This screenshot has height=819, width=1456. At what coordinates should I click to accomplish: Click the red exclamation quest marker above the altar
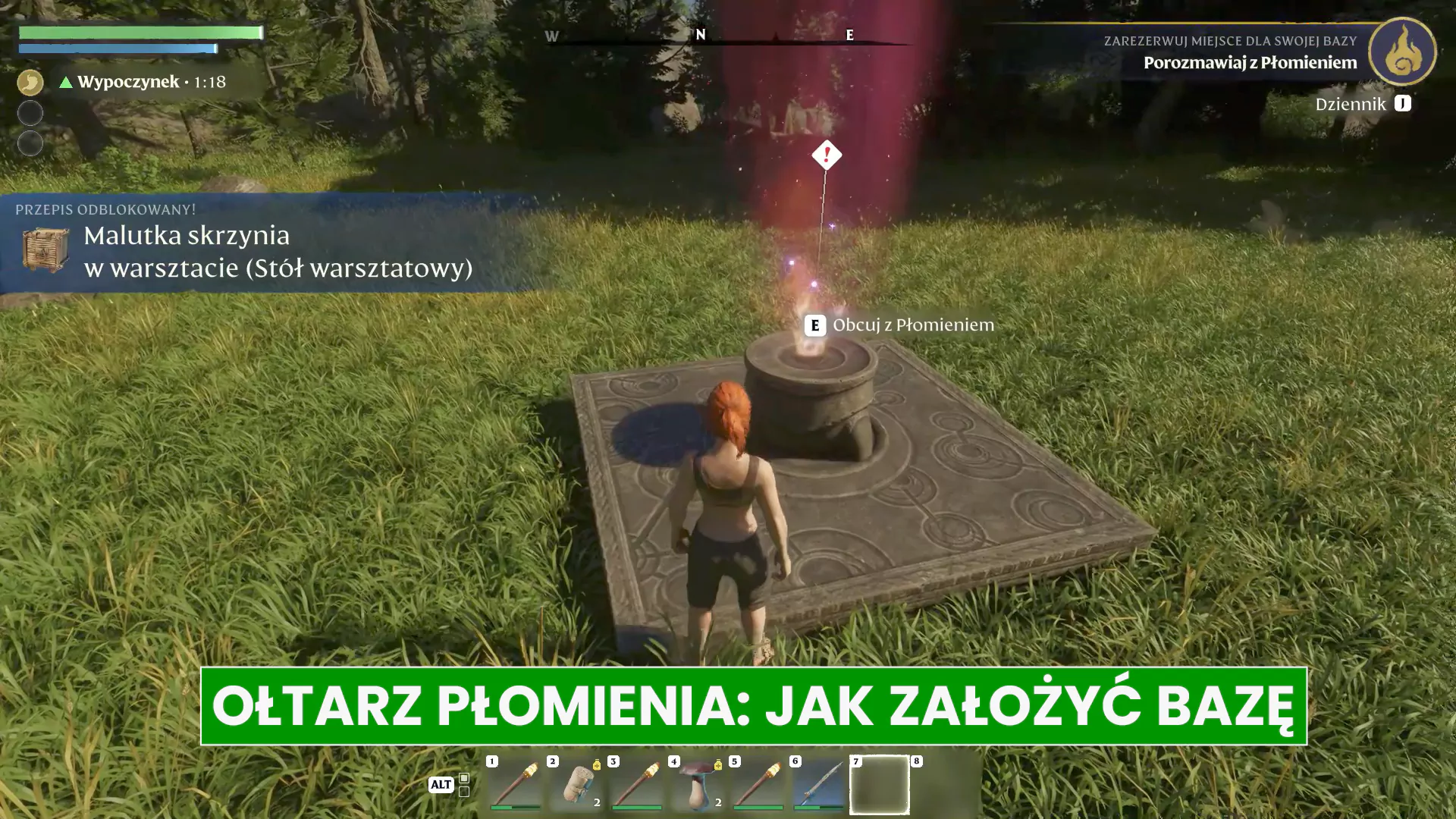tap(827, 155)
